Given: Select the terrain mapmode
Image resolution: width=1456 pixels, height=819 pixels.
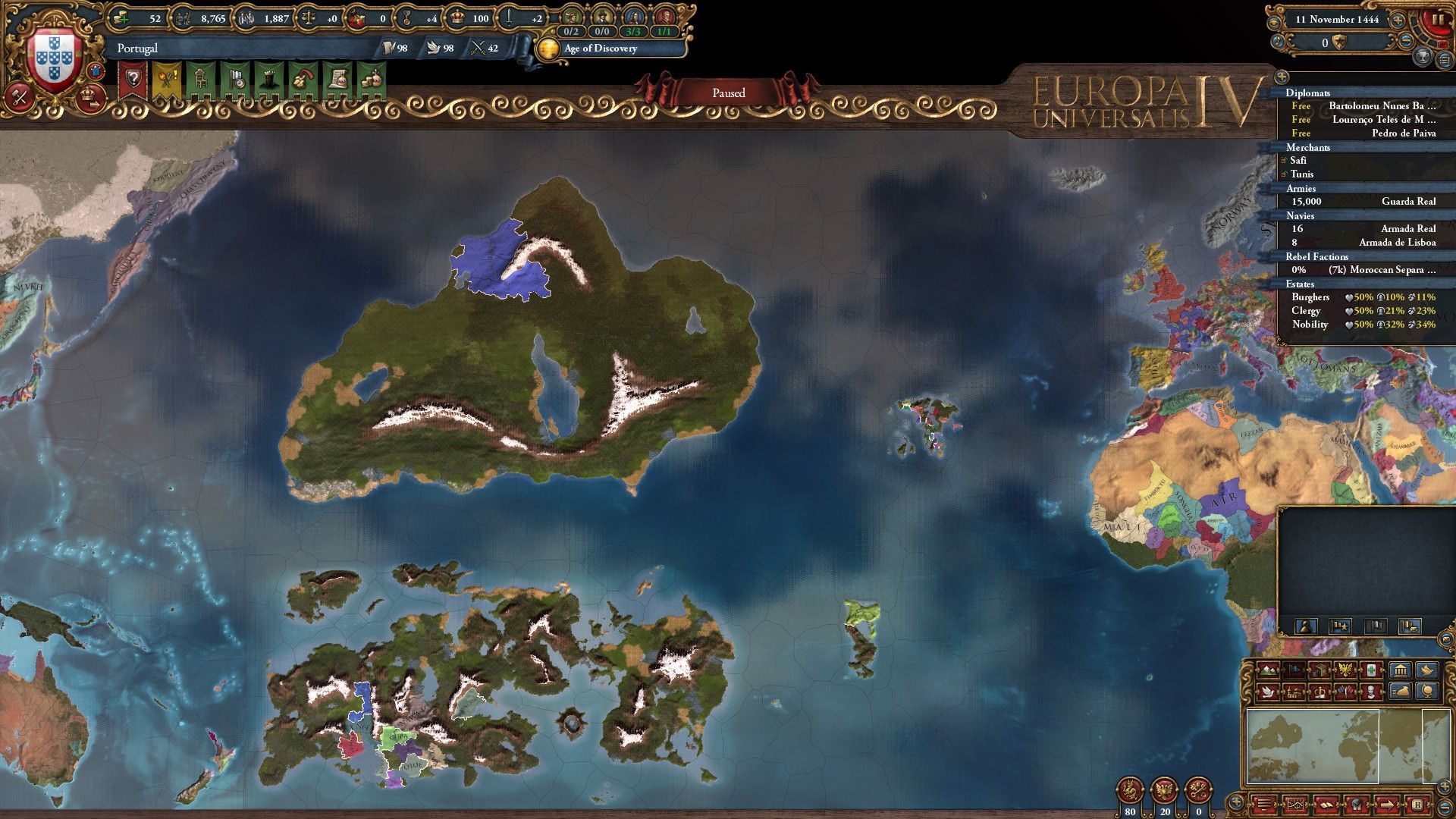Looking at the screenshot, I should (1269, 671).
